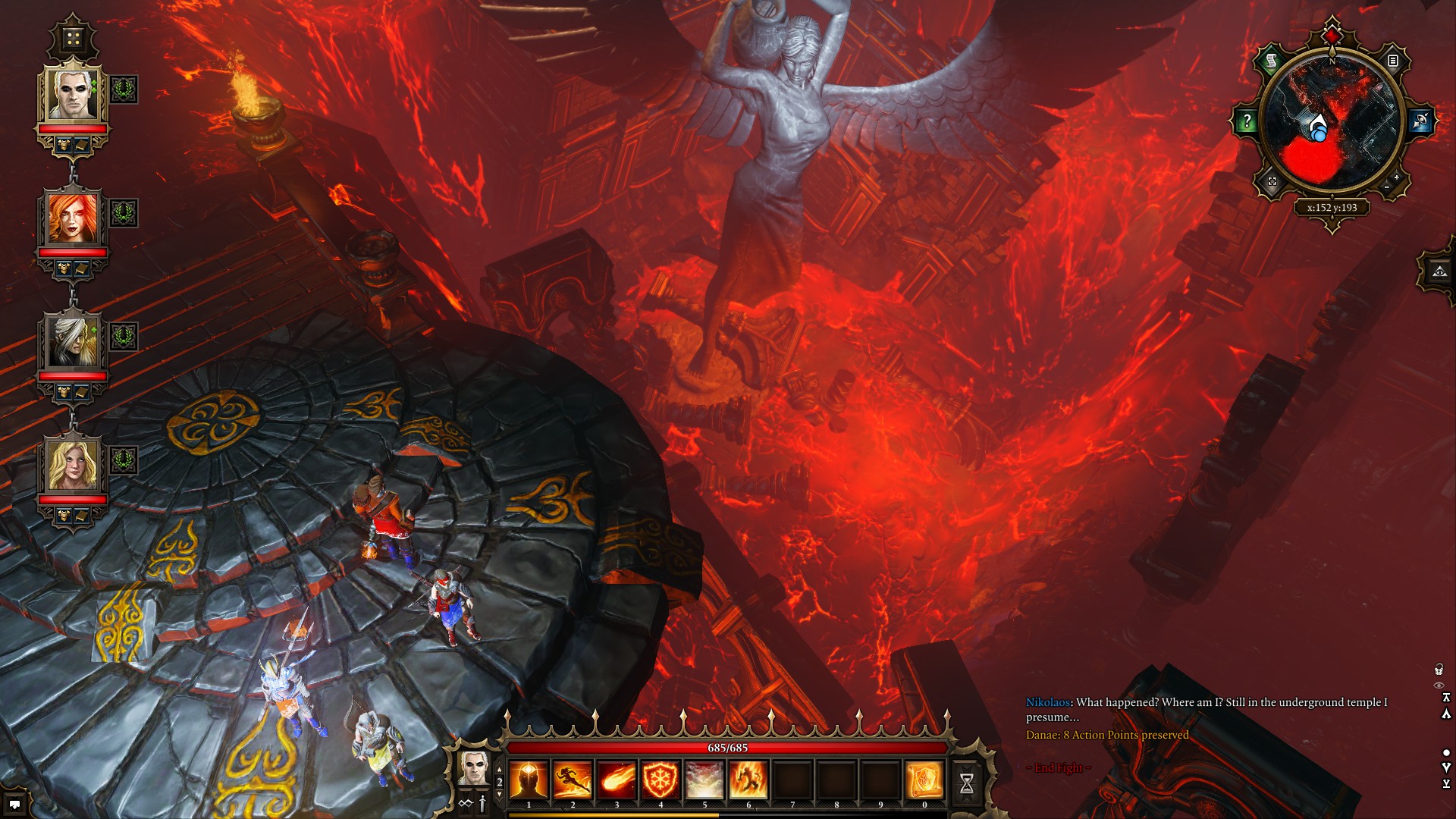The height and width of the screenshot is (819, 1456).
Task: Click the hotbar page down arrow
Action: click(x=498, y=795)
